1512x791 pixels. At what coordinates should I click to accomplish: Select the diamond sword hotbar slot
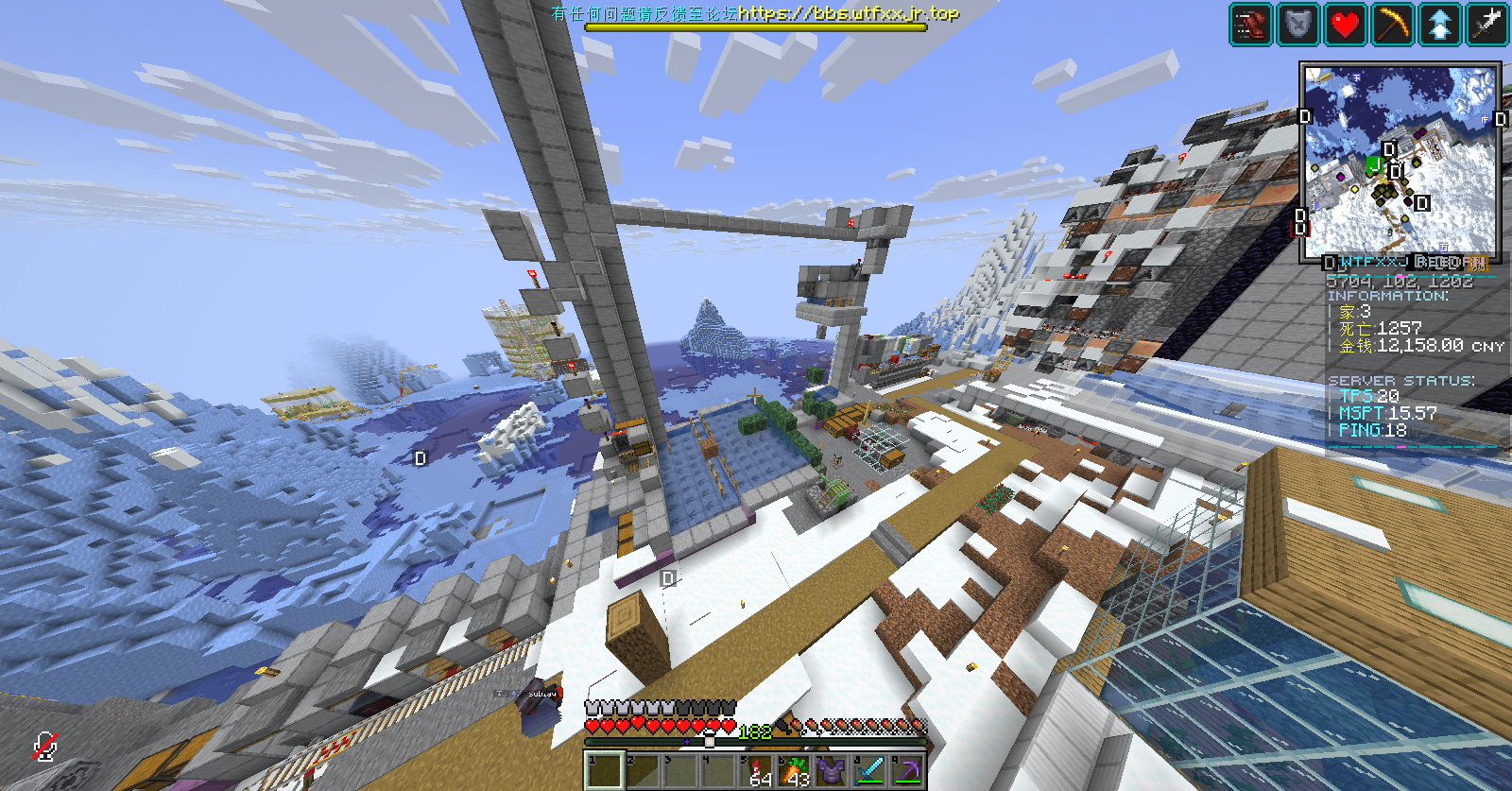tap(869, 770)
